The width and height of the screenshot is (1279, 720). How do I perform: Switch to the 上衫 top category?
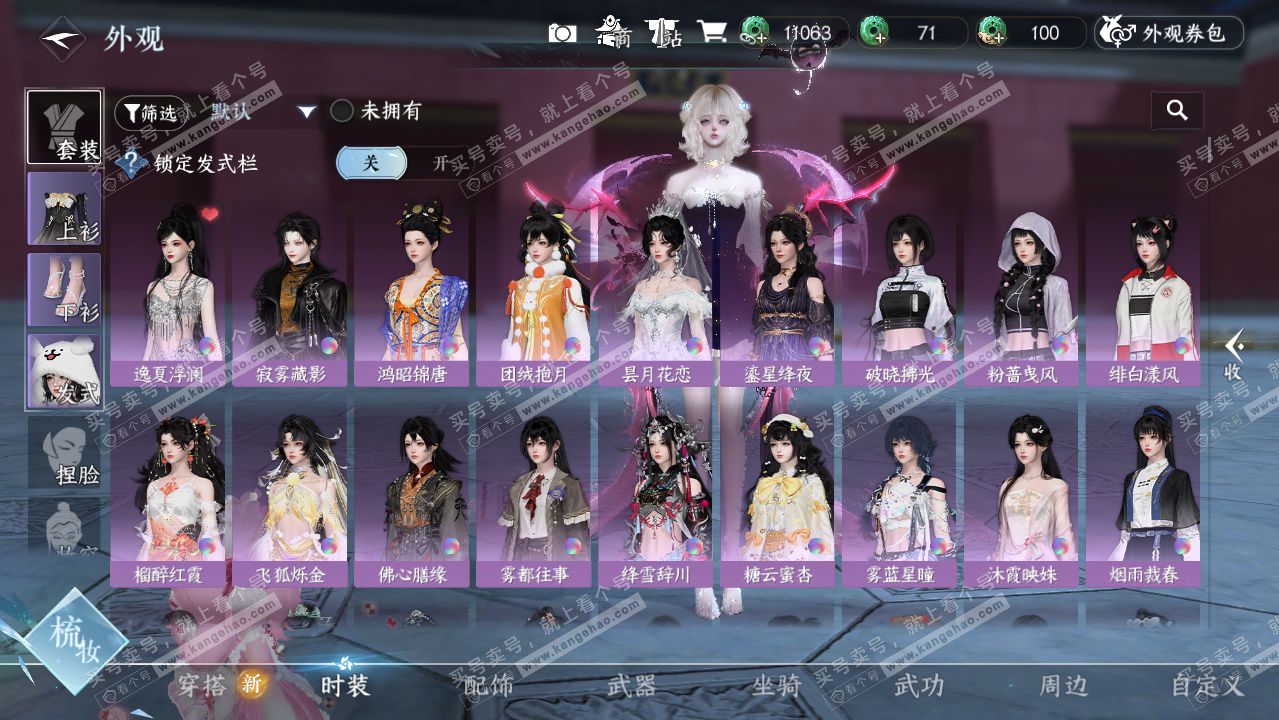(x=64, y=208)
